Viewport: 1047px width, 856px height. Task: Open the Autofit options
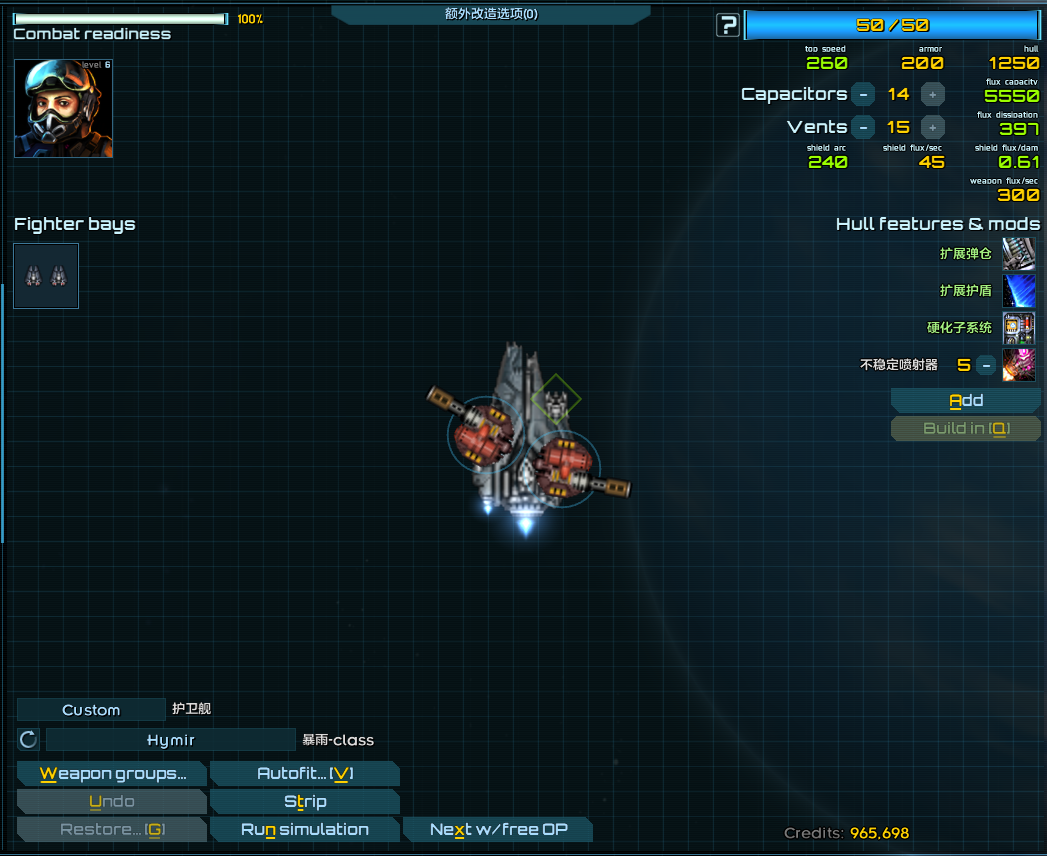point(305,774)
